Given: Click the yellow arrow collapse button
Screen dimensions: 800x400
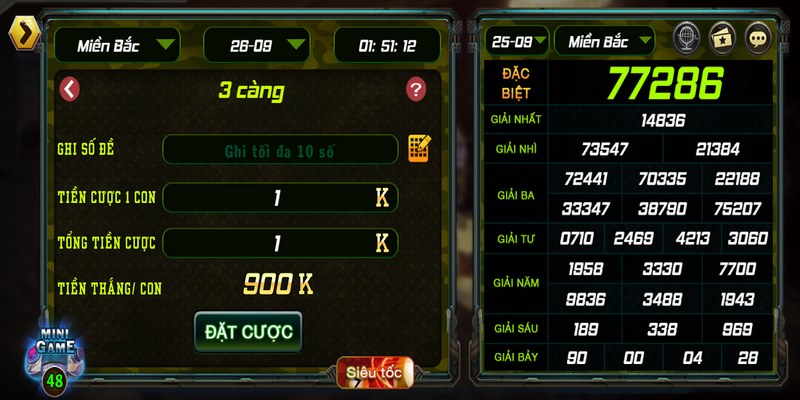Looking at the screenshot, I should [x=22, y=34].
